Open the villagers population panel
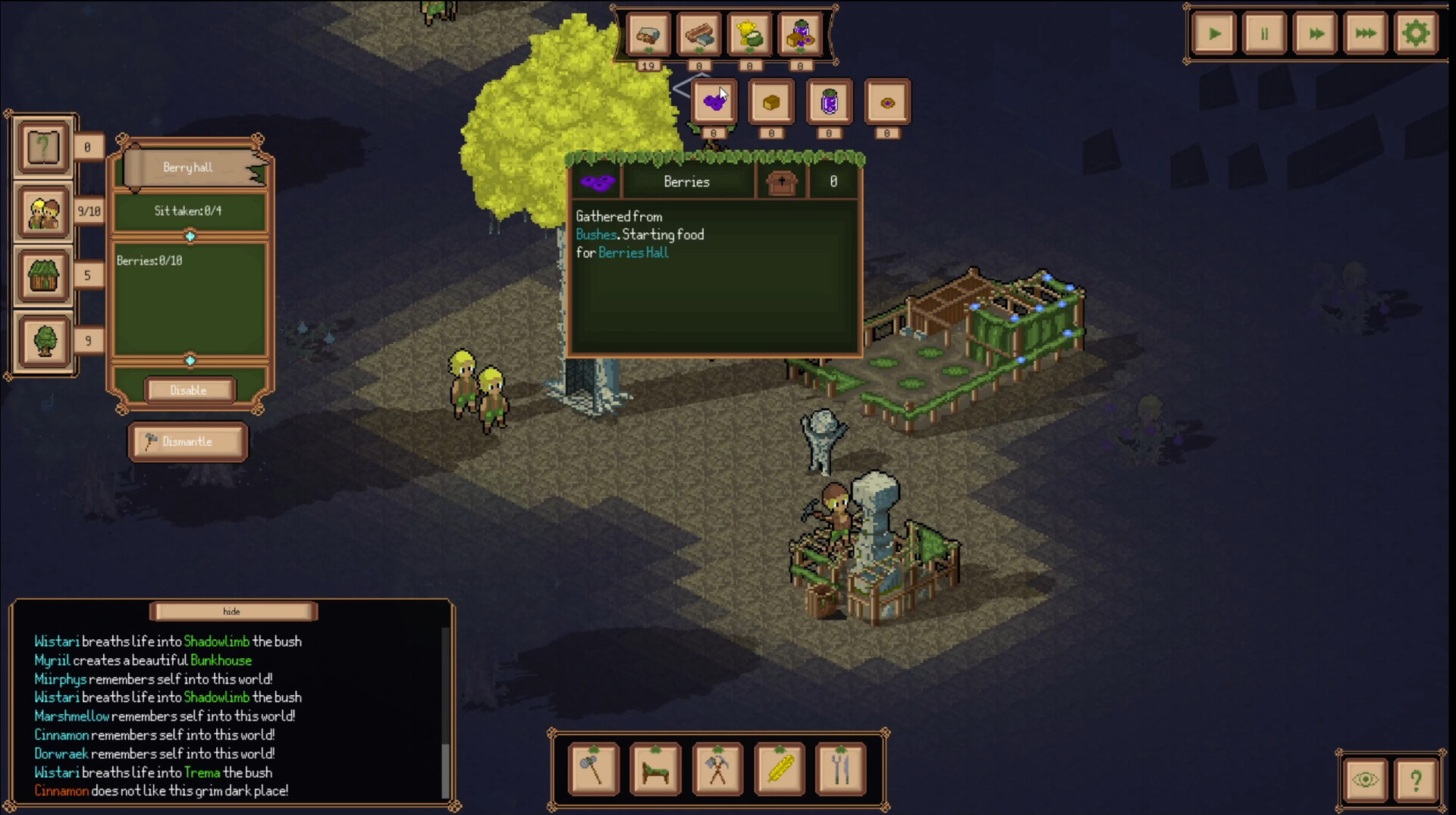Viewport: 1456px width, 815px height. pyautogui.click(x=44, y=212)
